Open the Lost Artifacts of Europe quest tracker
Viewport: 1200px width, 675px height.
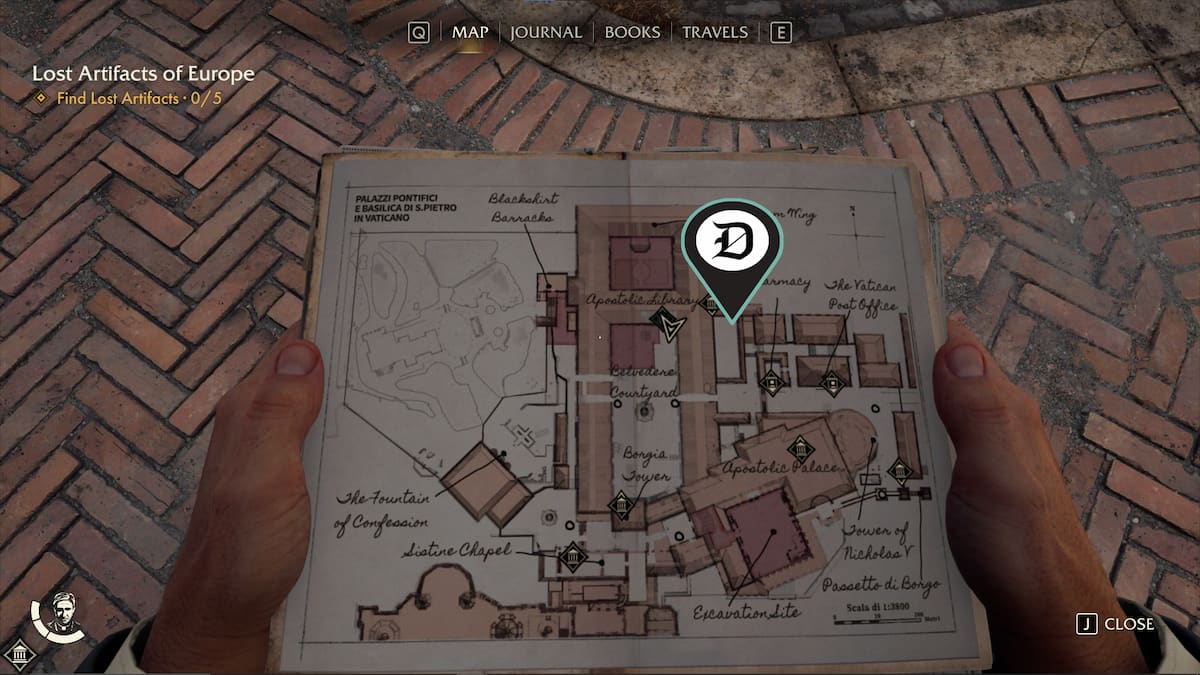143,74
